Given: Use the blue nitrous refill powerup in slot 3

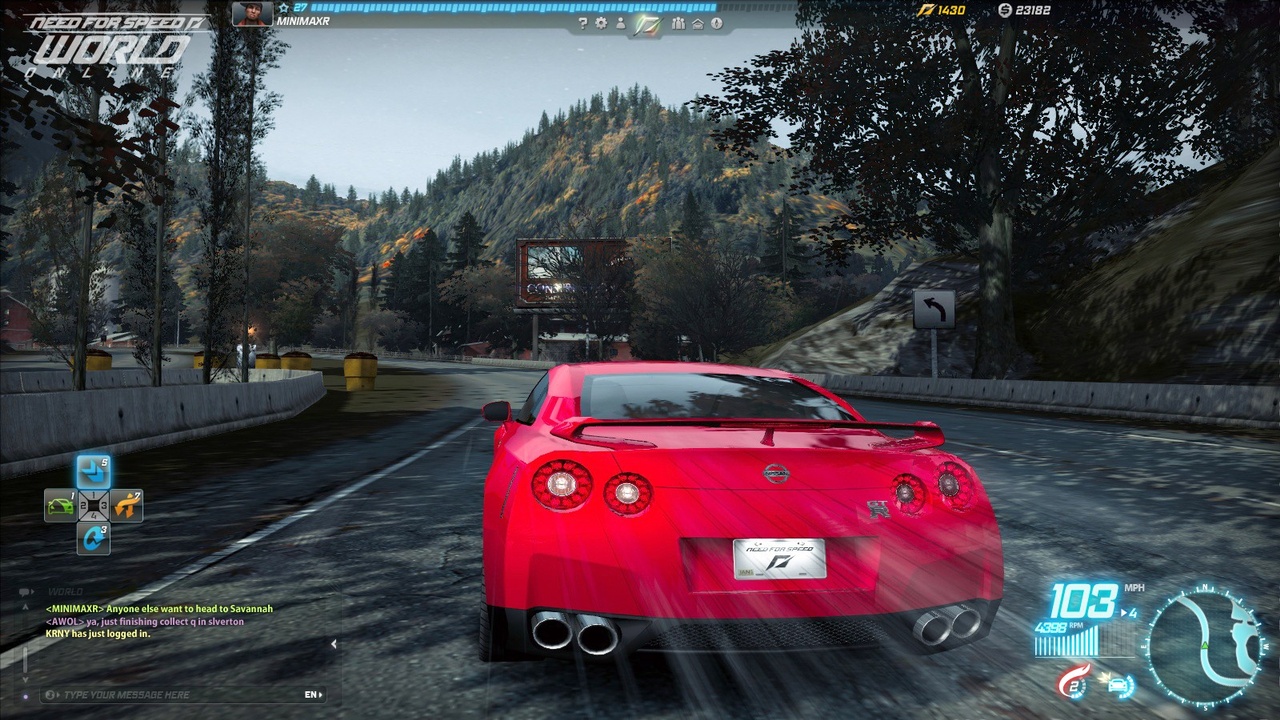Looking at the screenshot, I should point(93,538).
